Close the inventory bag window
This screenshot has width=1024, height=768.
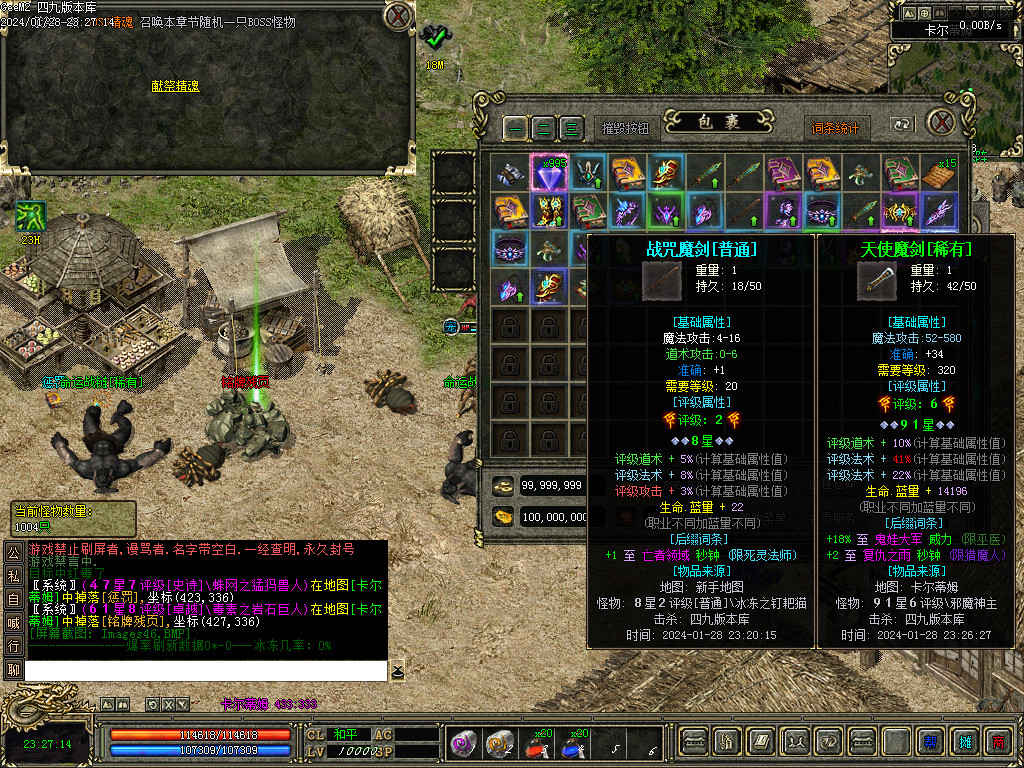pos(939,122)
